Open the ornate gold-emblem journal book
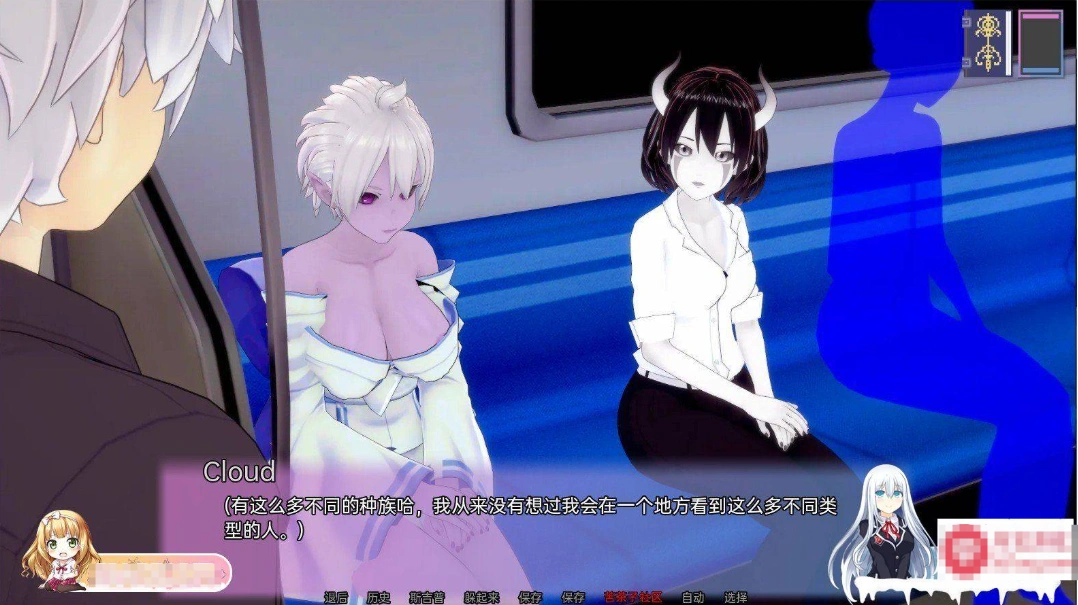The image size is (1078, 605). [988, 43]
